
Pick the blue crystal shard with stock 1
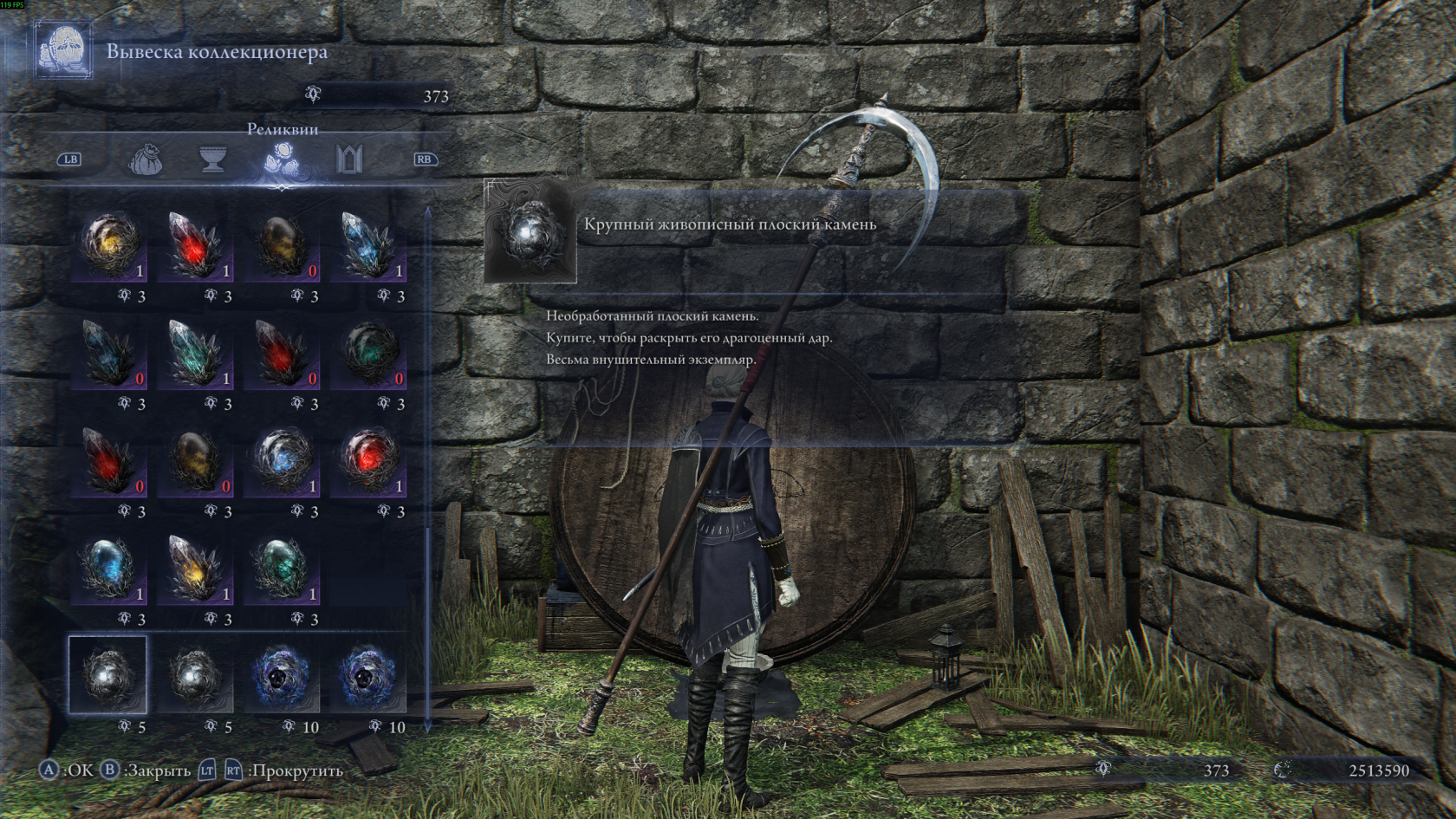[369, 245]
